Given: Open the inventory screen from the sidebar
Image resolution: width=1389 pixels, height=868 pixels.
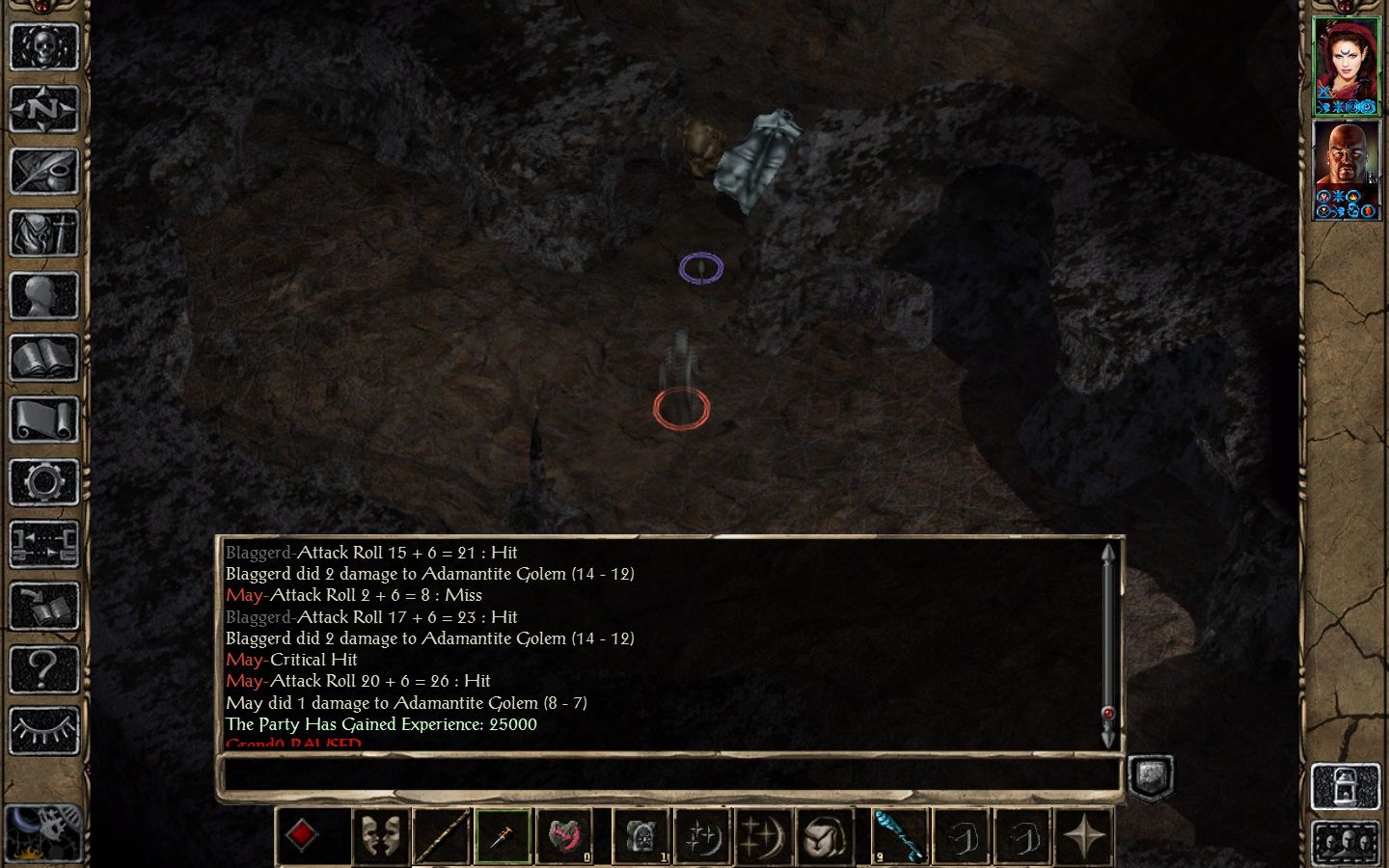Looking at the screenshot, I should 43,233.
